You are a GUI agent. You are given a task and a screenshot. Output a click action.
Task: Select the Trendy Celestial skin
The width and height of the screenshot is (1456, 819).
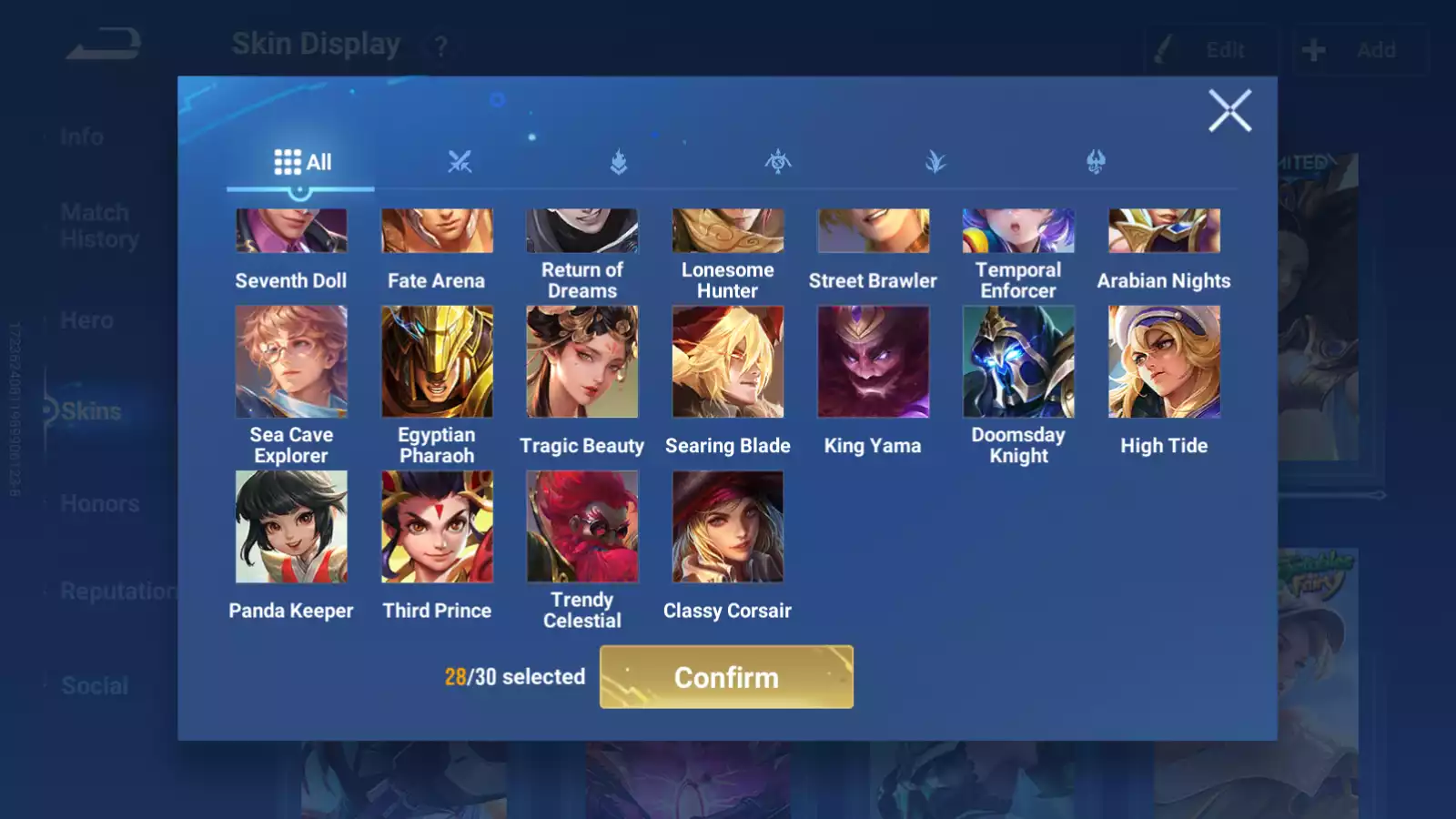(582, 527)
